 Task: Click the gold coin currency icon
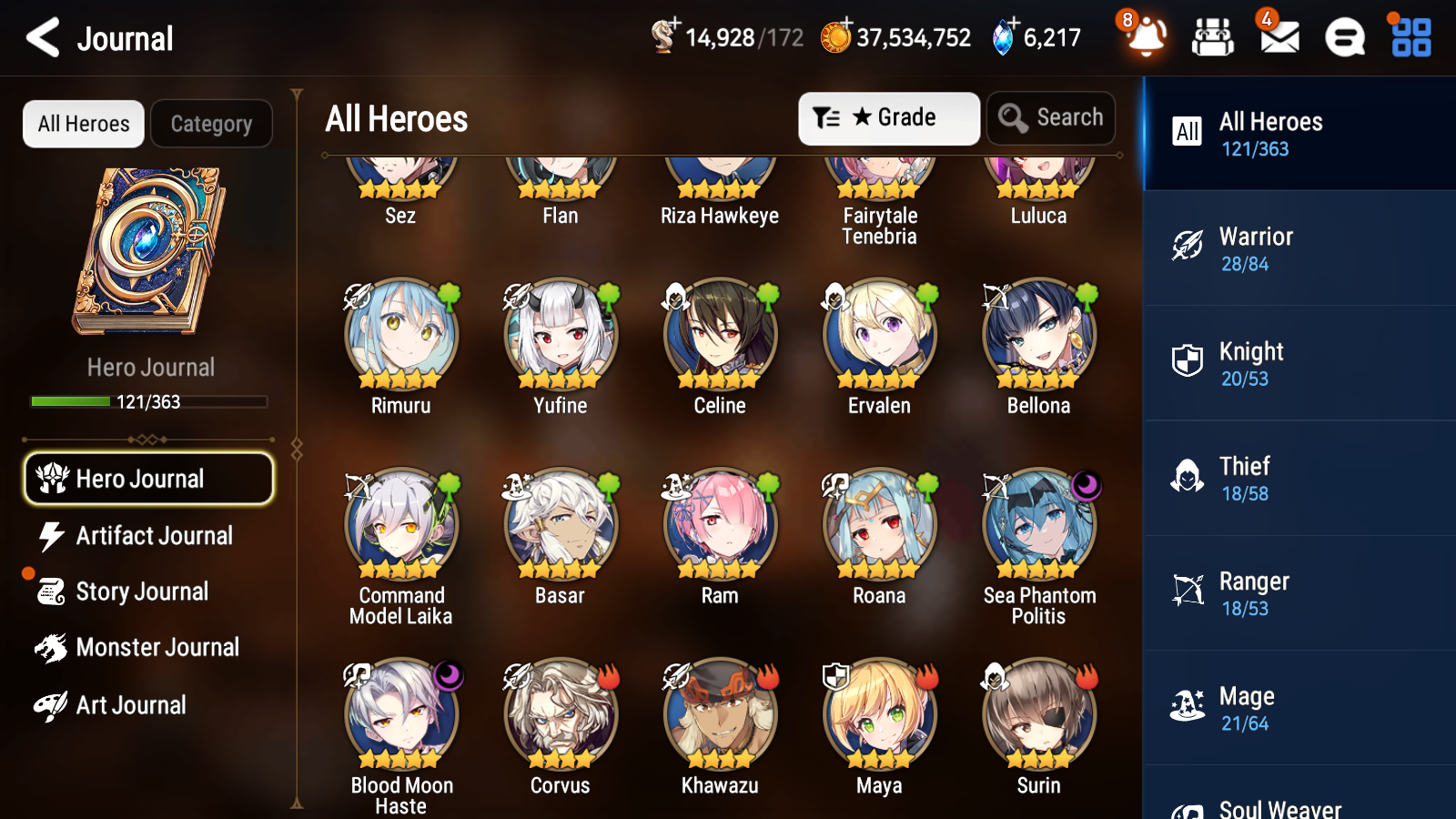(x=834, y=38)
